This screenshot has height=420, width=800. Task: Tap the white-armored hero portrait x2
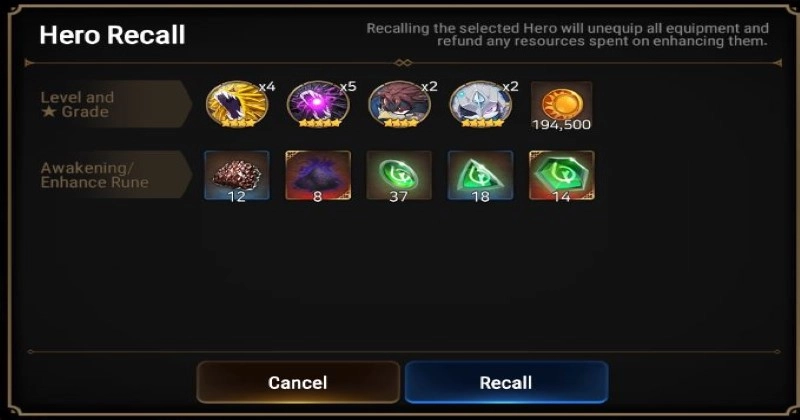480,105
